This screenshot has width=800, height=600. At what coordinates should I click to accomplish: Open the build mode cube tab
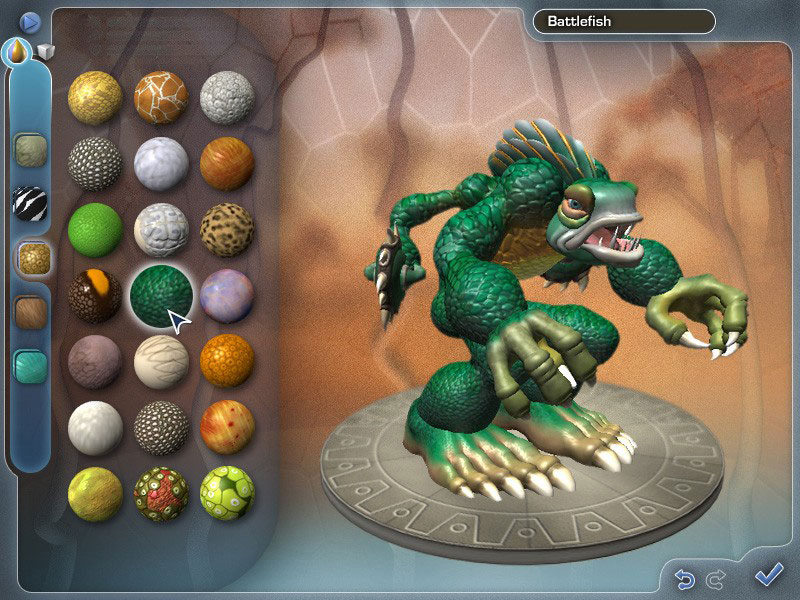tap(45, 52)
